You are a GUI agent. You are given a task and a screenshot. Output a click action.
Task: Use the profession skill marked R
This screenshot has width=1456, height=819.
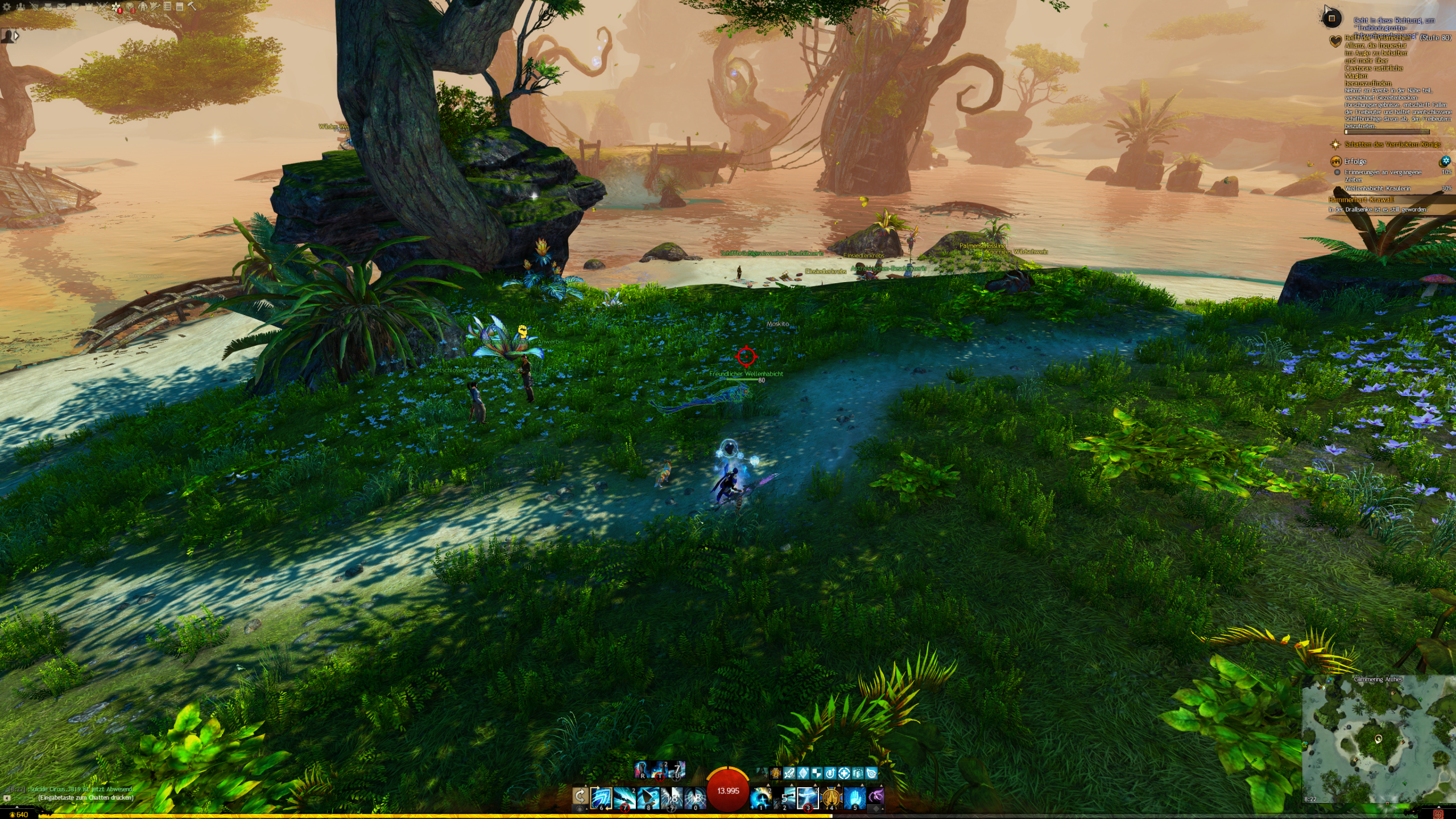point(643,770)
